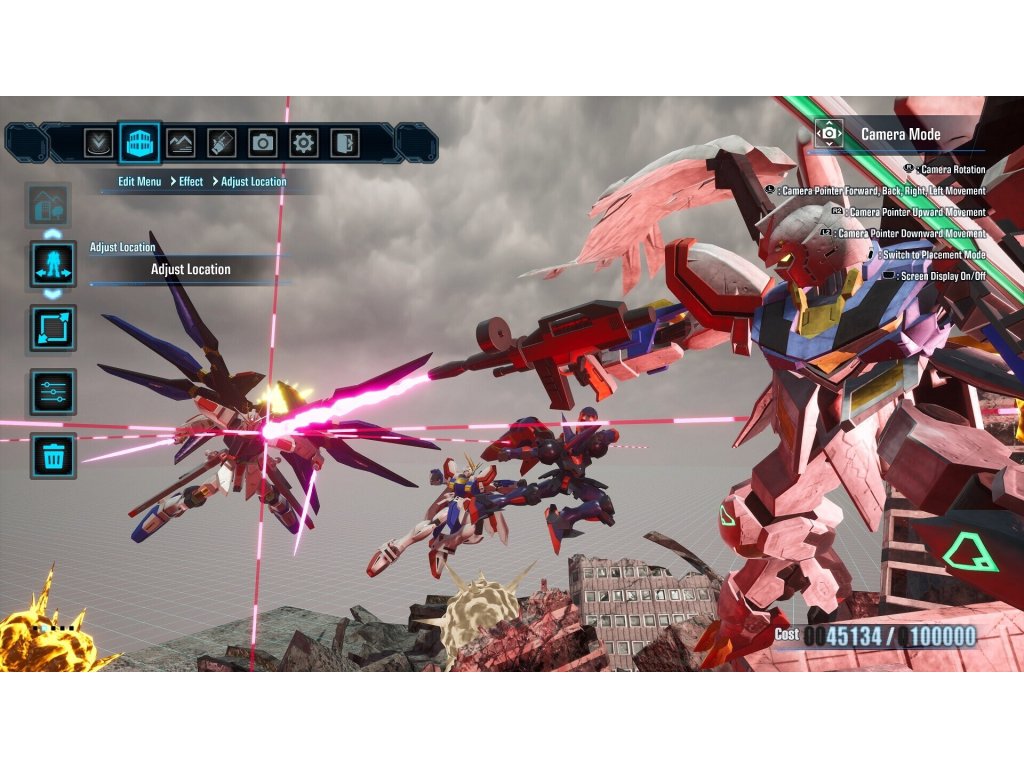Return to Edit Menu in the breadcrumb

click(x=139, y=182)
